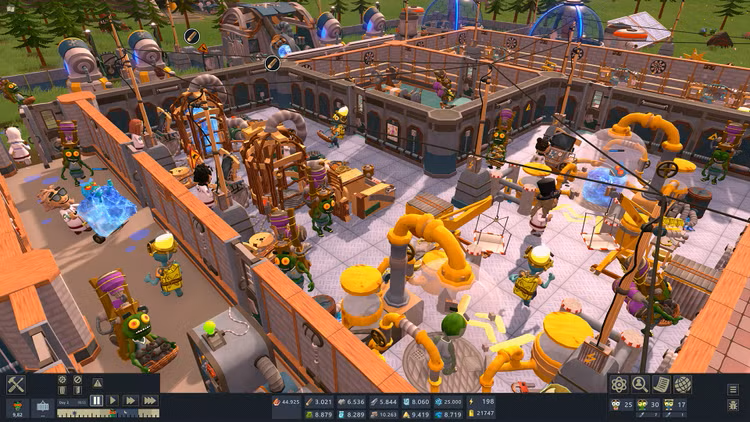Screen dimensions: 750x422
Task: Open the atom research menu
Action: (x=619, y=384)
